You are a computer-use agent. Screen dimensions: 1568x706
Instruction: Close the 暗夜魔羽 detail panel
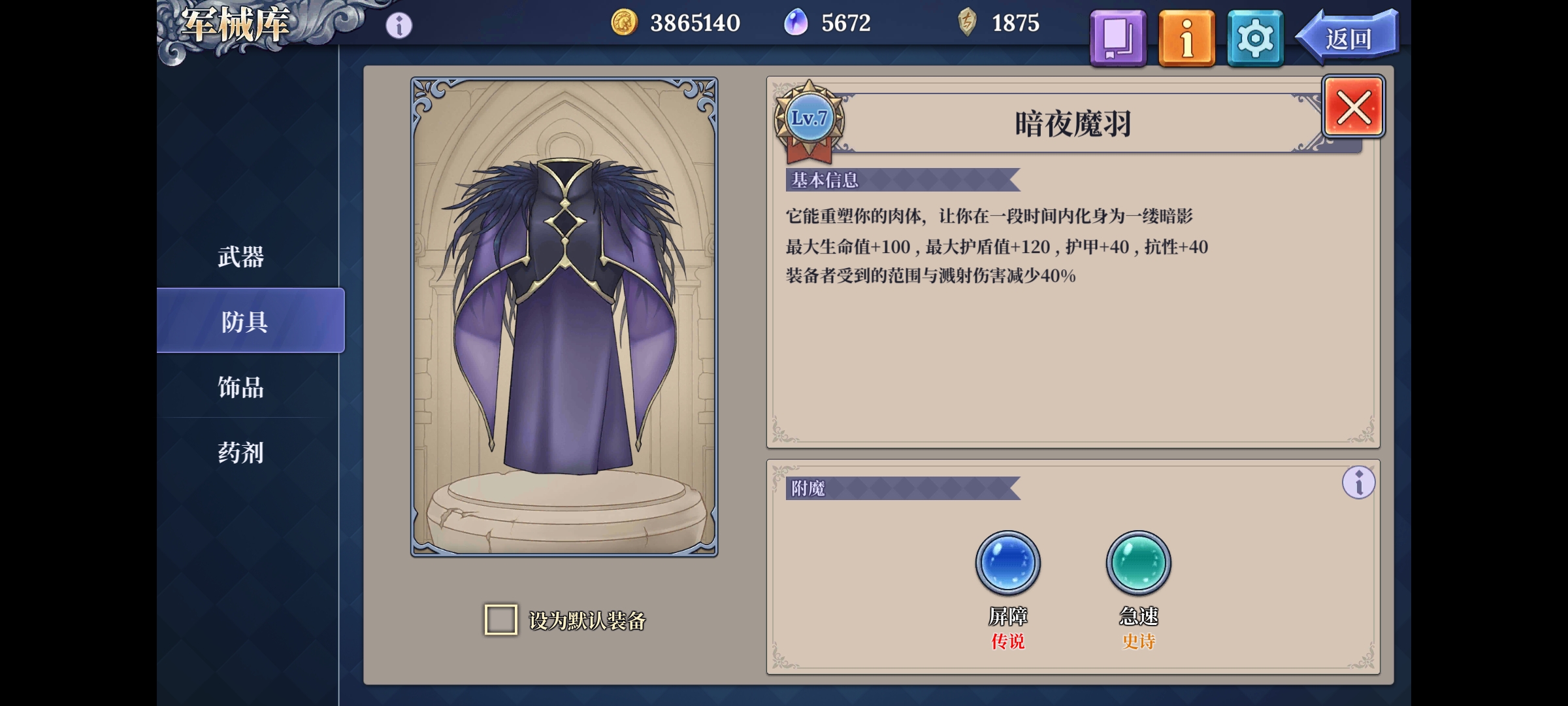pyautogui.click(x=1353, y=107)
